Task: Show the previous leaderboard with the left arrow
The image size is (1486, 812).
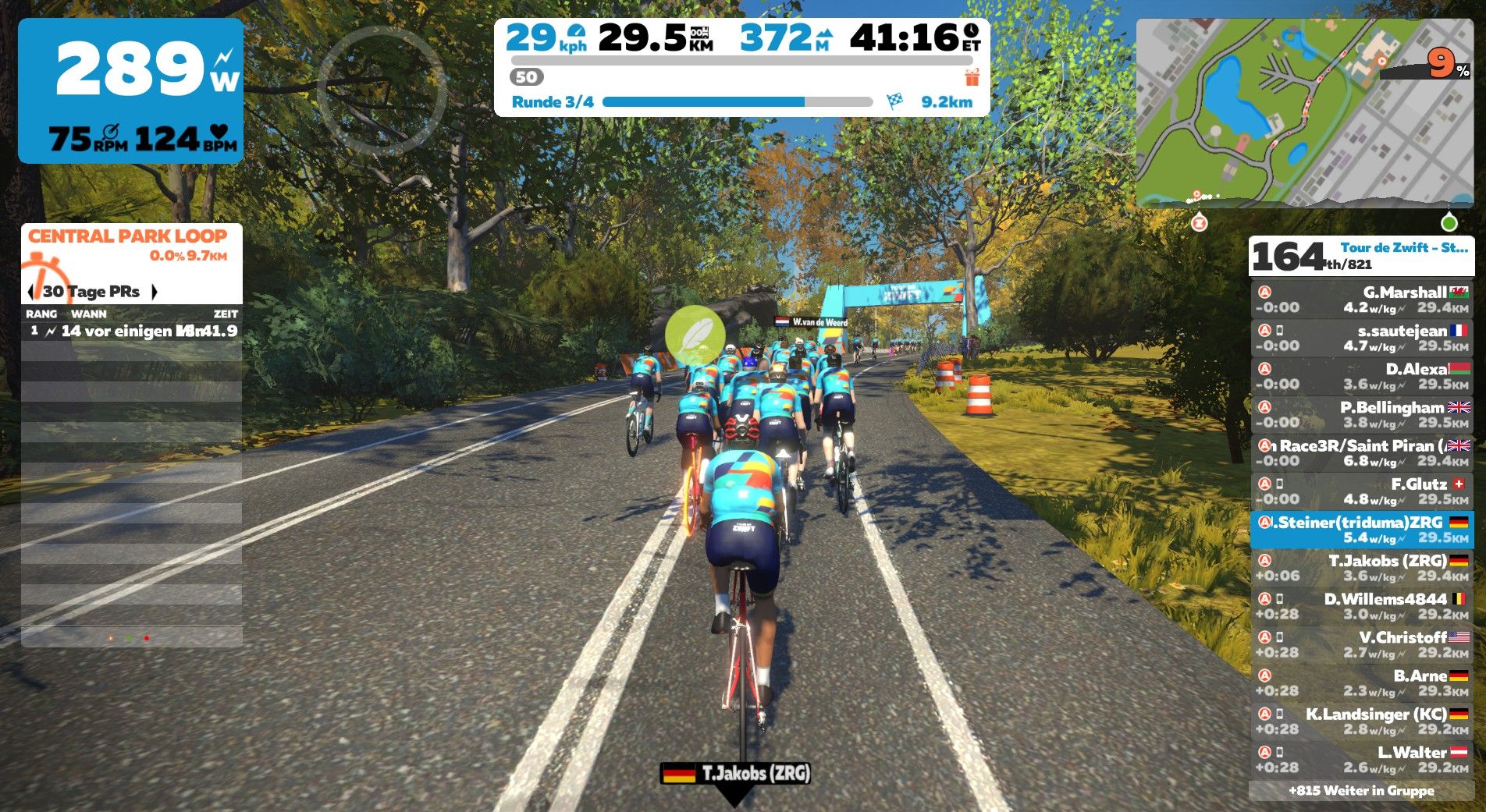Action: tap(30, 292)
